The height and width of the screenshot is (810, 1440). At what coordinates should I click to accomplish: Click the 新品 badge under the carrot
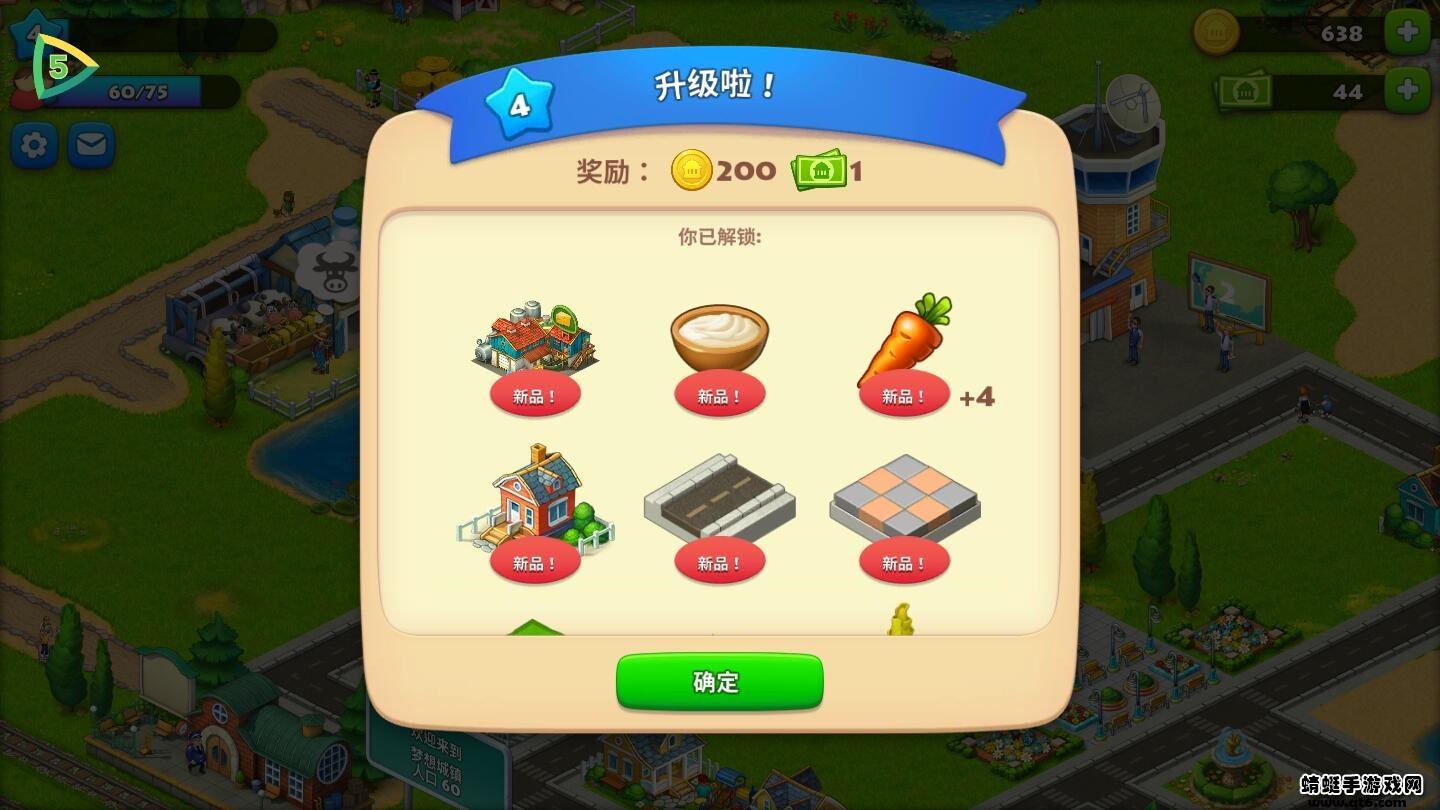tap(903, 393)
